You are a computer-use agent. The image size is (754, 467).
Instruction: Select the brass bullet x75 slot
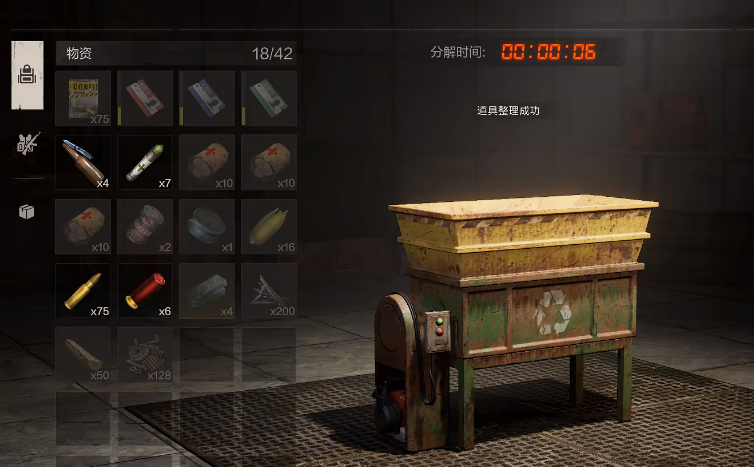tap(83, 291)
